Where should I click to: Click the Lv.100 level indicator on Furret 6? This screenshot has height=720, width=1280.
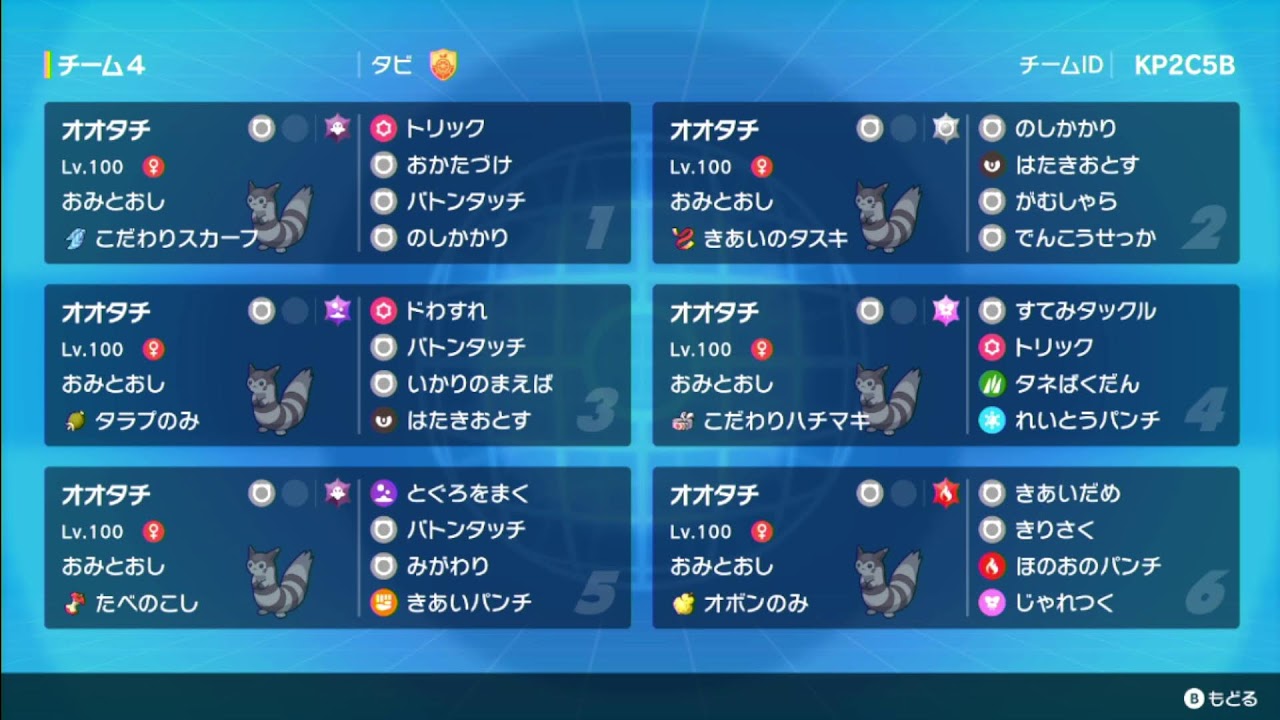point(701,531)
